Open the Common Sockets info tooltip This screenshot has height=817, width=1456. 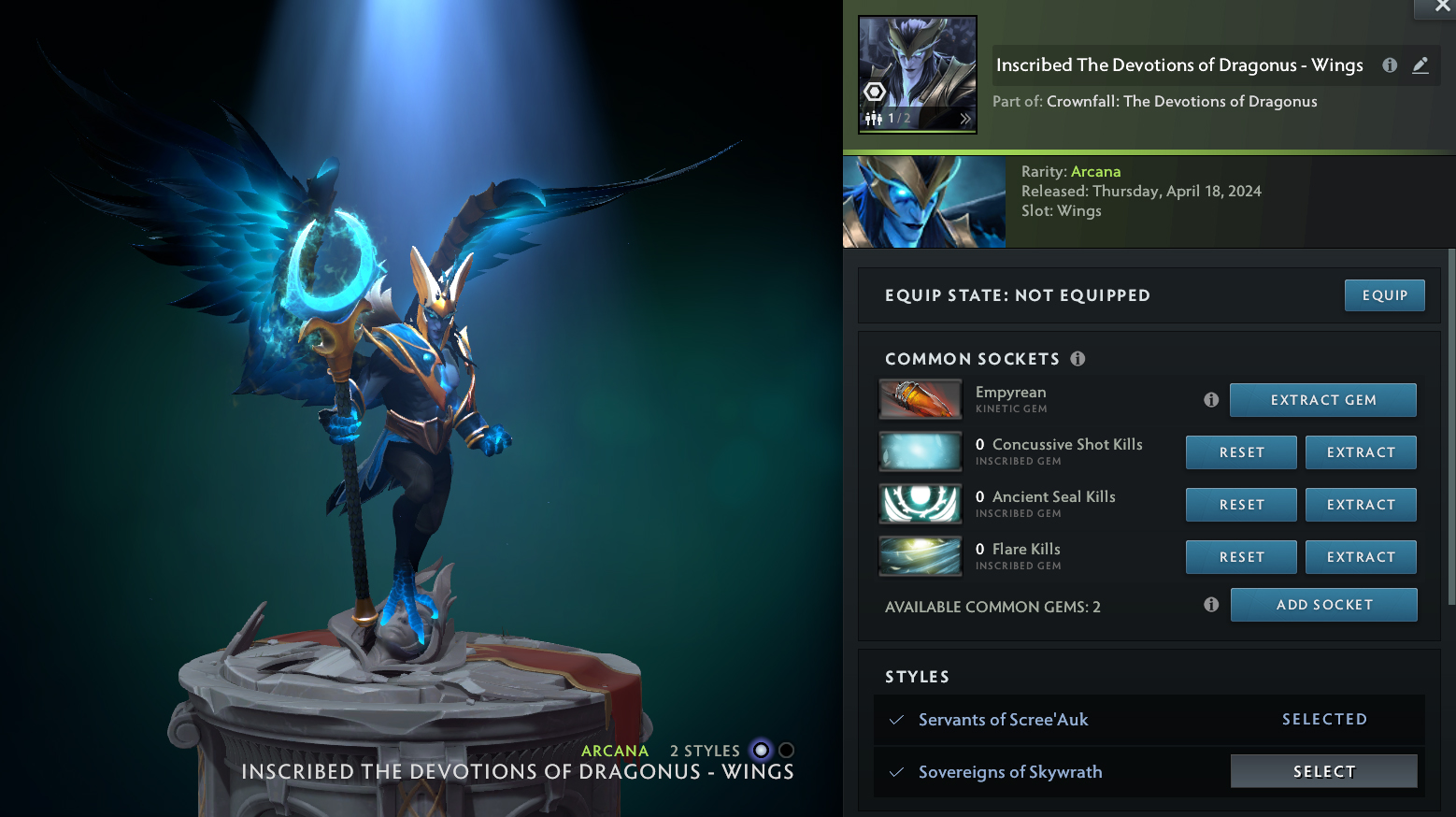point(1078,359)
